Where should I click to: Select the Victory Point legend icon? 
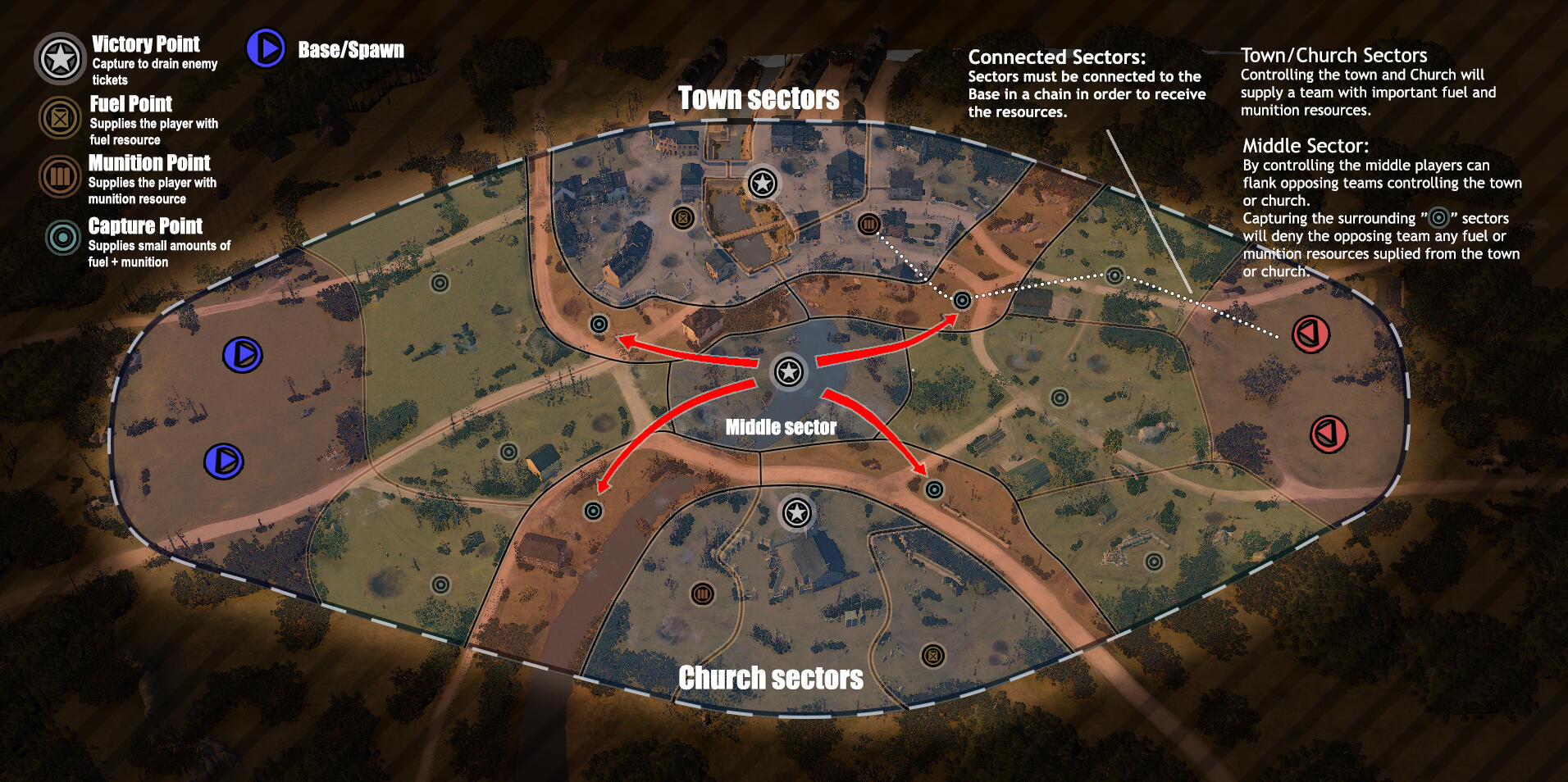pyautogui.click(x=60, y=59)
